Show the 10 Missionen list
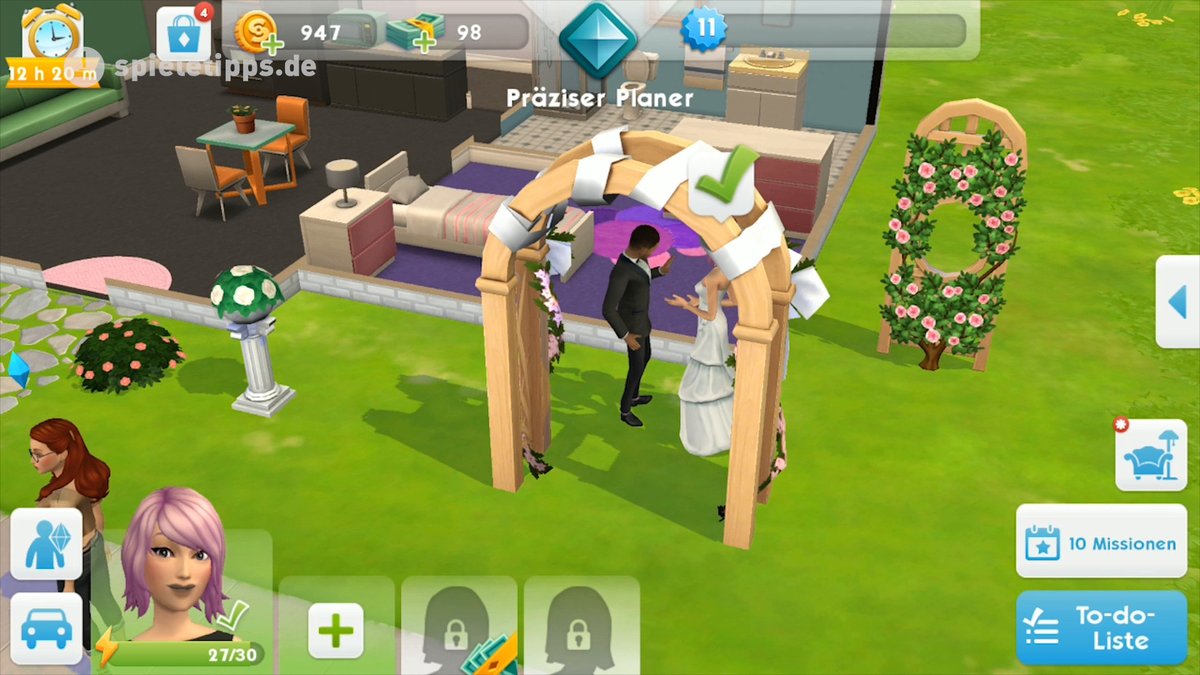This screenshot has width=1200, height=675. (1101, 543)
